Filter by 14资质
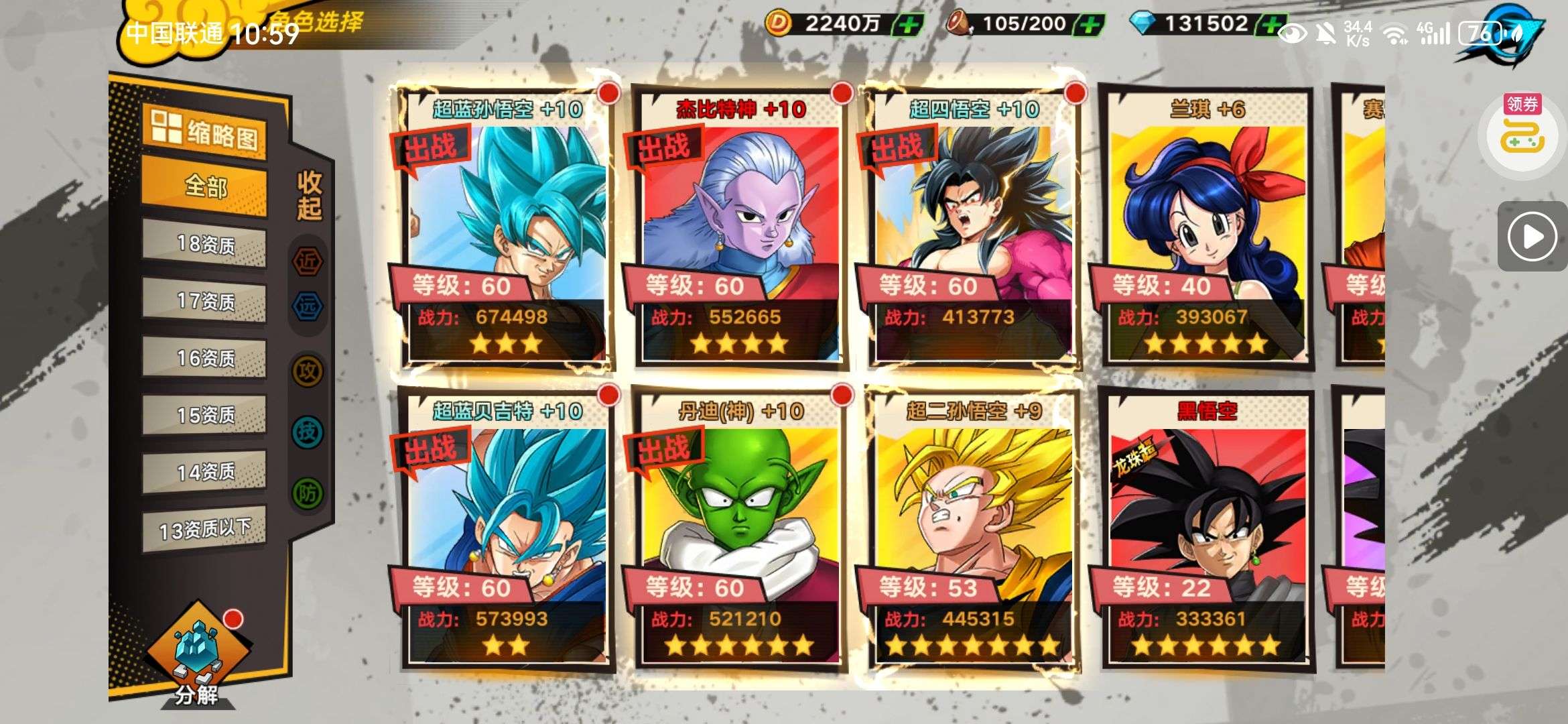Image resolution: width=1568 pixels, height=724 pixels. 204,472
